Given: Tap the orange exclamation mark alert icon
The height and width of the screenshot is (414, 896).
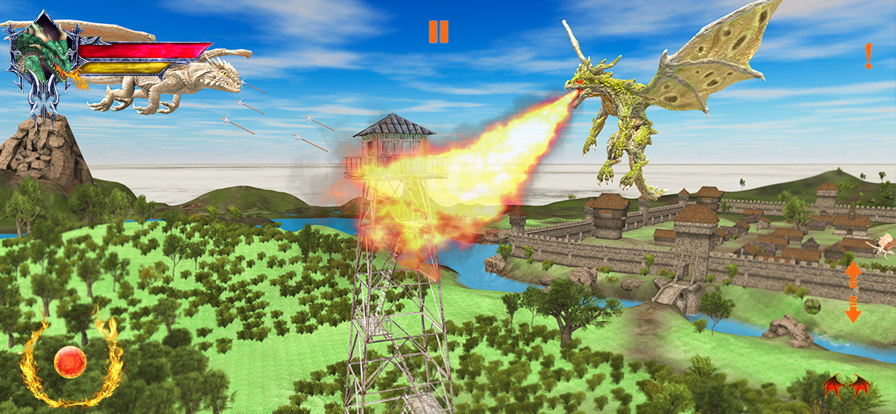Looking at the screenshot, I should coord(868,56).
